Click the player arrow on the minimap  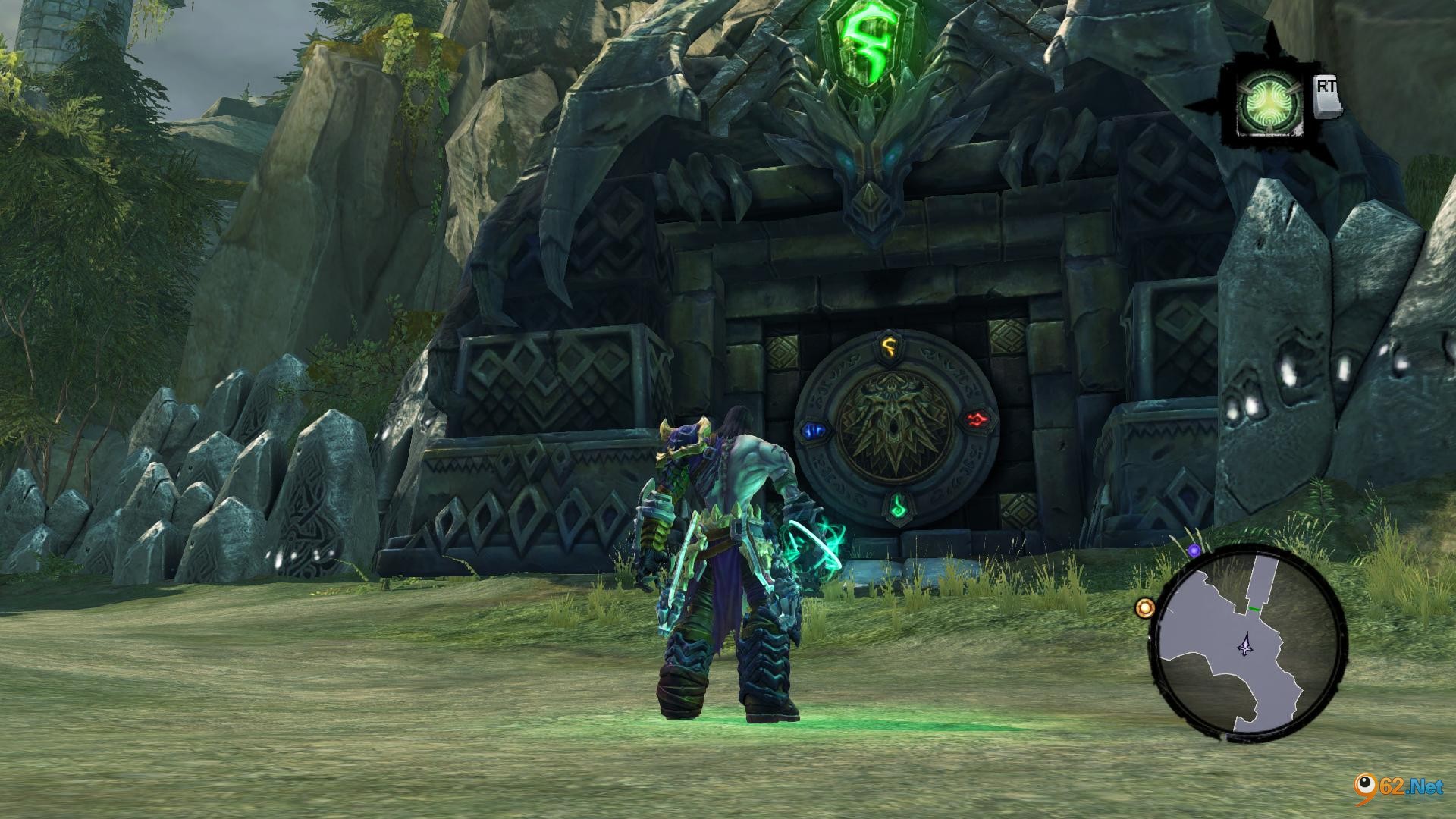pos(1245,646)
